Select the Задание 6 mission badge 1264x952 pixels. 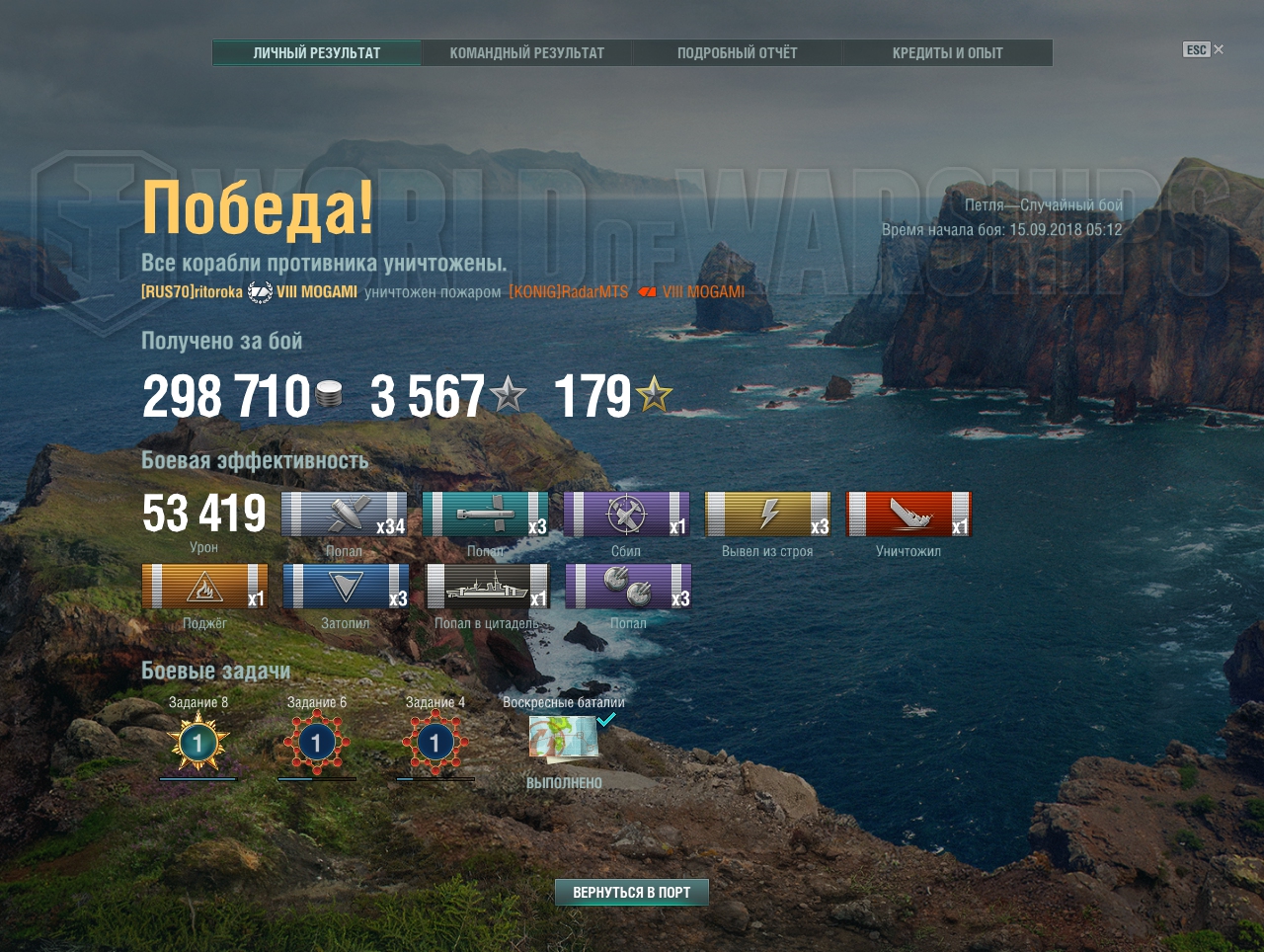[x=317, y=743]
